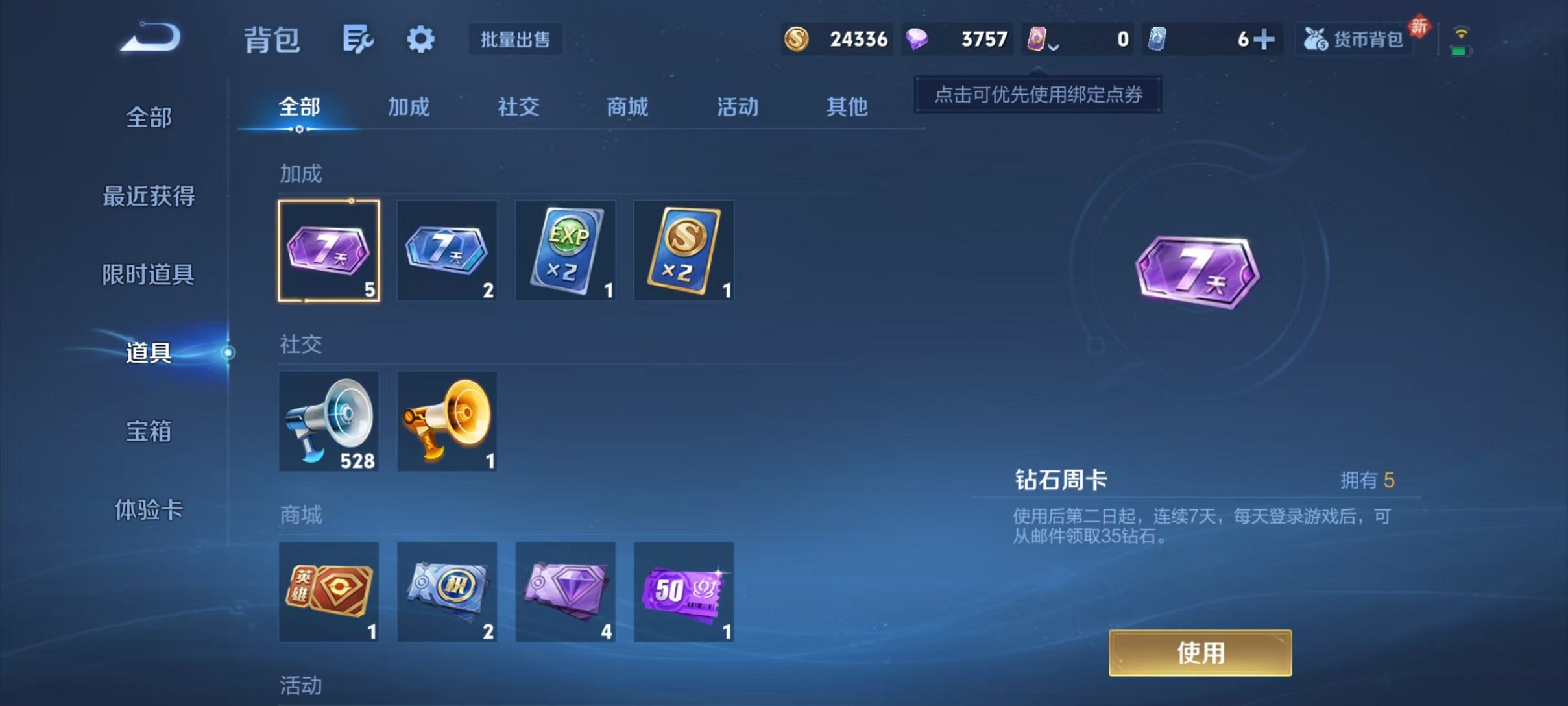The width and height of the screenshot is (1568, 706).
Task: Open the 宝箱 category in sidebar
Action: pos(148,432)
